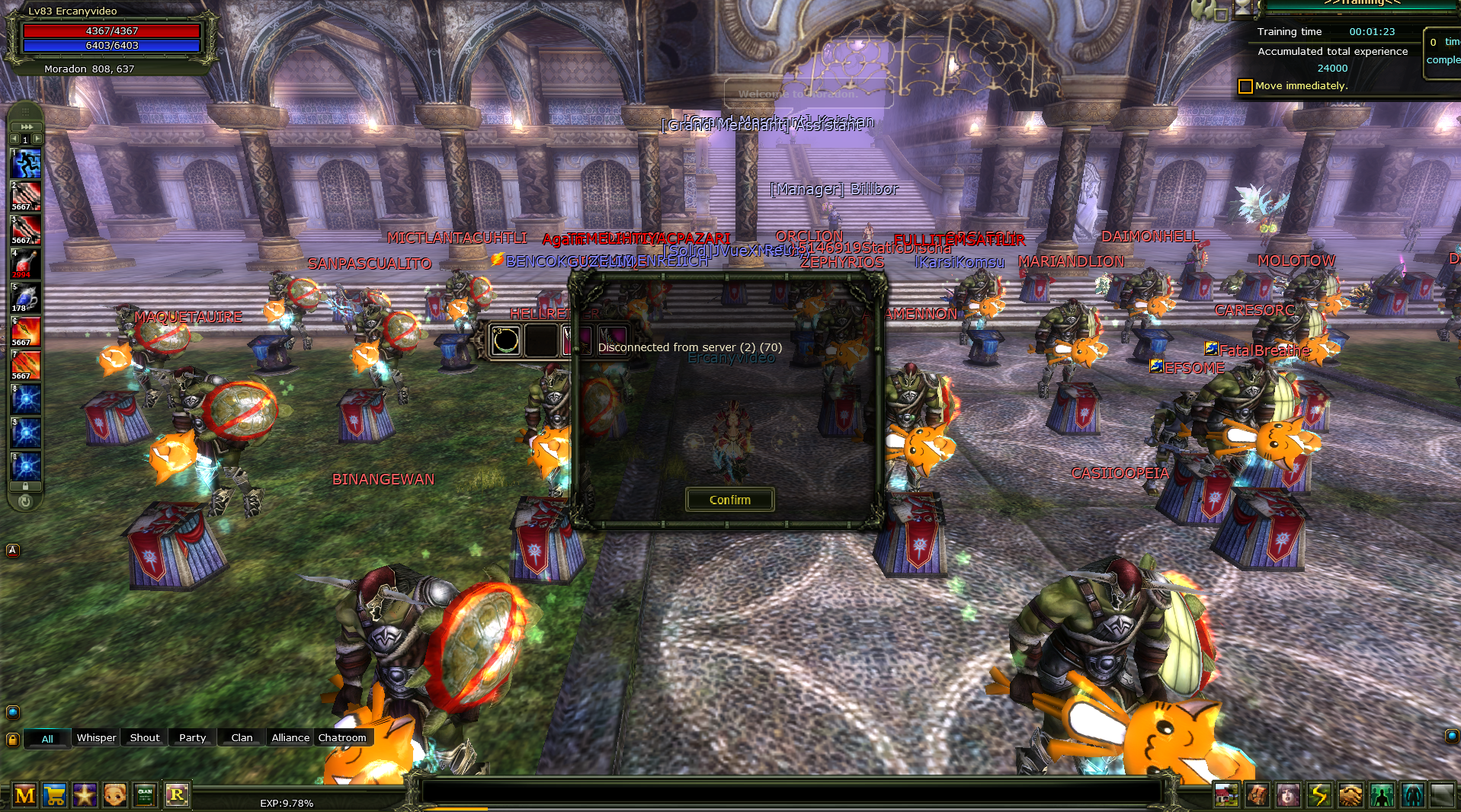Open the Chatroom tab
1461x812 pixels.
(x=342, y=737)
